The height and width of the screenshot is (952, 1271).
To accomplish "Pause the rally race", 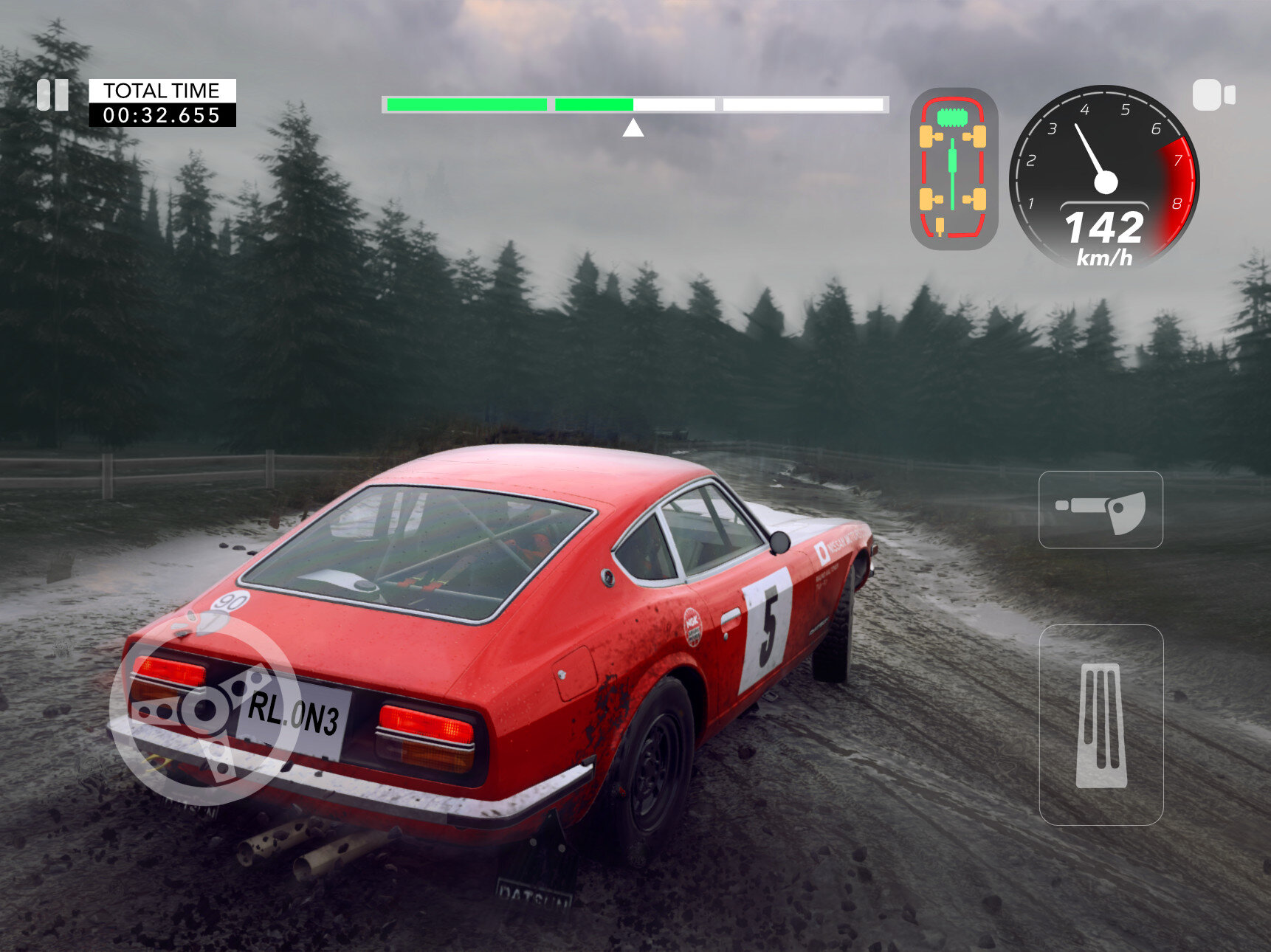I will pyautogui.click(x=52, y=95).
